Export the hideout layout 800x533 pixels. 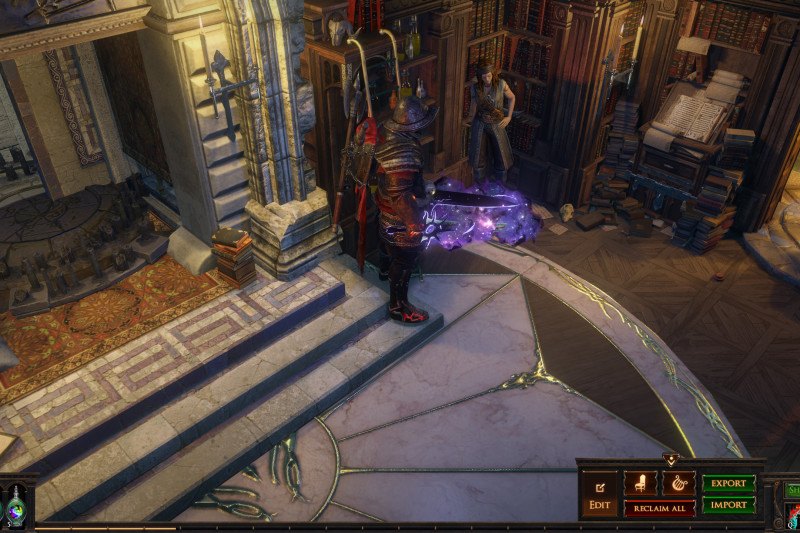[x=728, y=483]
